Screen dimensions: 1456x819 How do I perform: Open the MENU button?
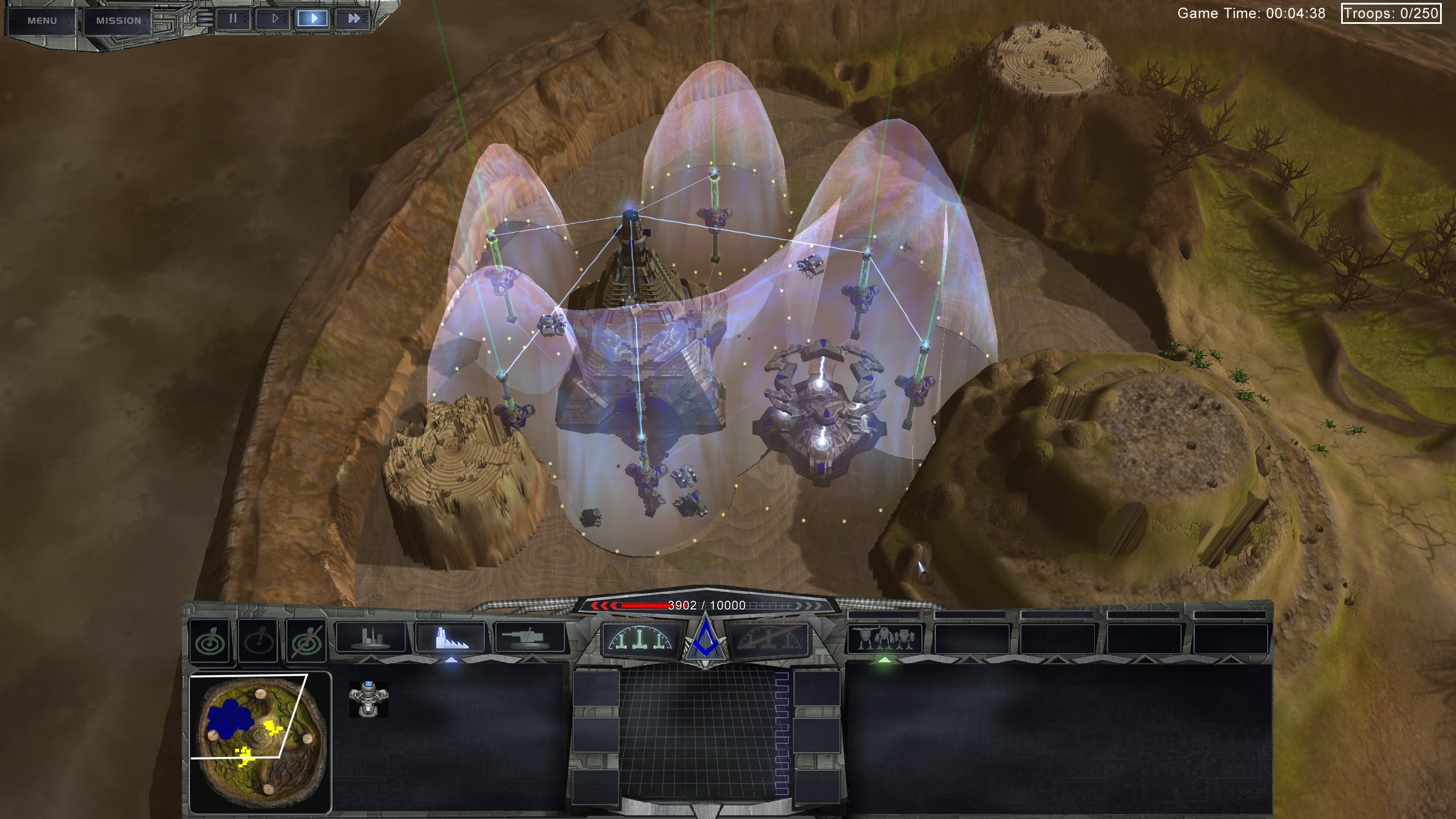click(42, 20)
